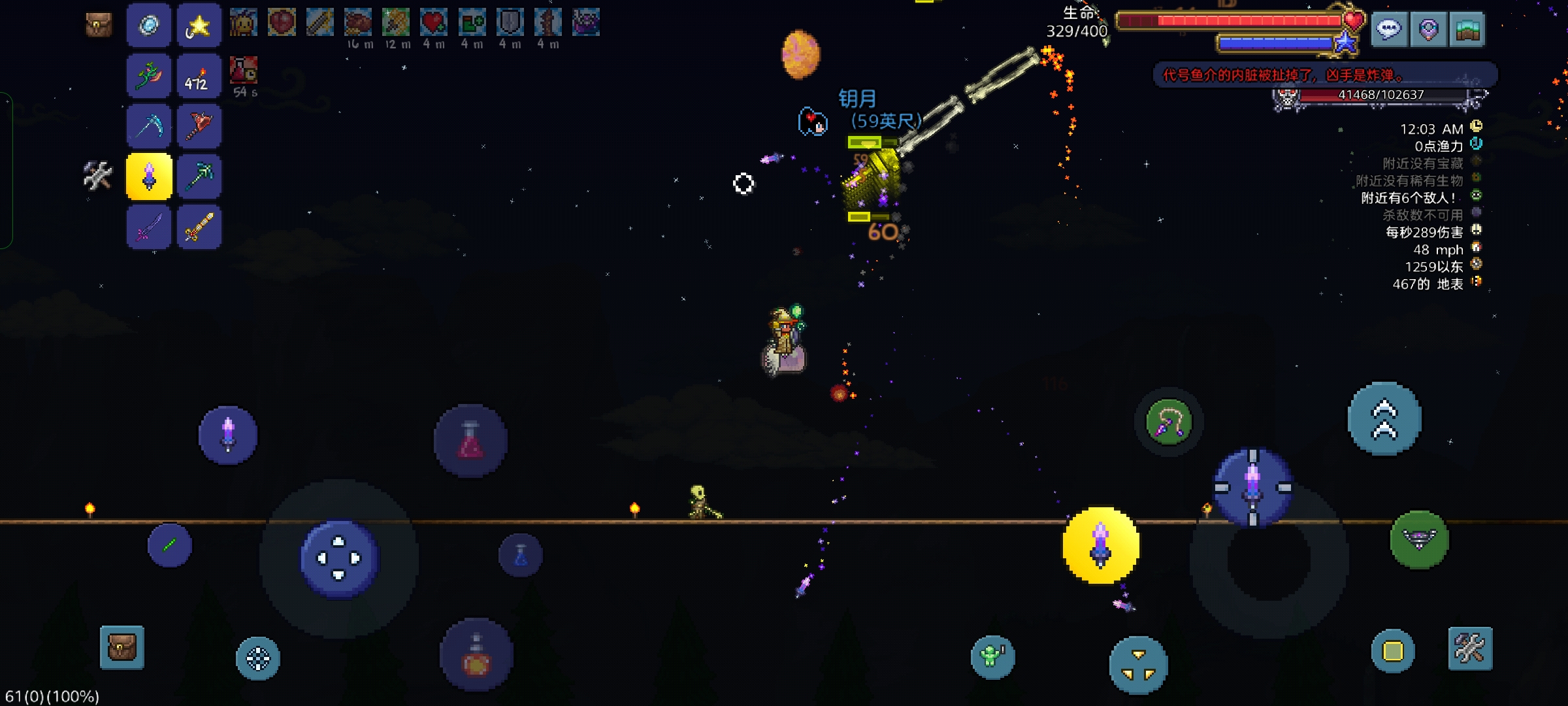
Task: Open the world map landscape button
Action: tap(1467, 29)
